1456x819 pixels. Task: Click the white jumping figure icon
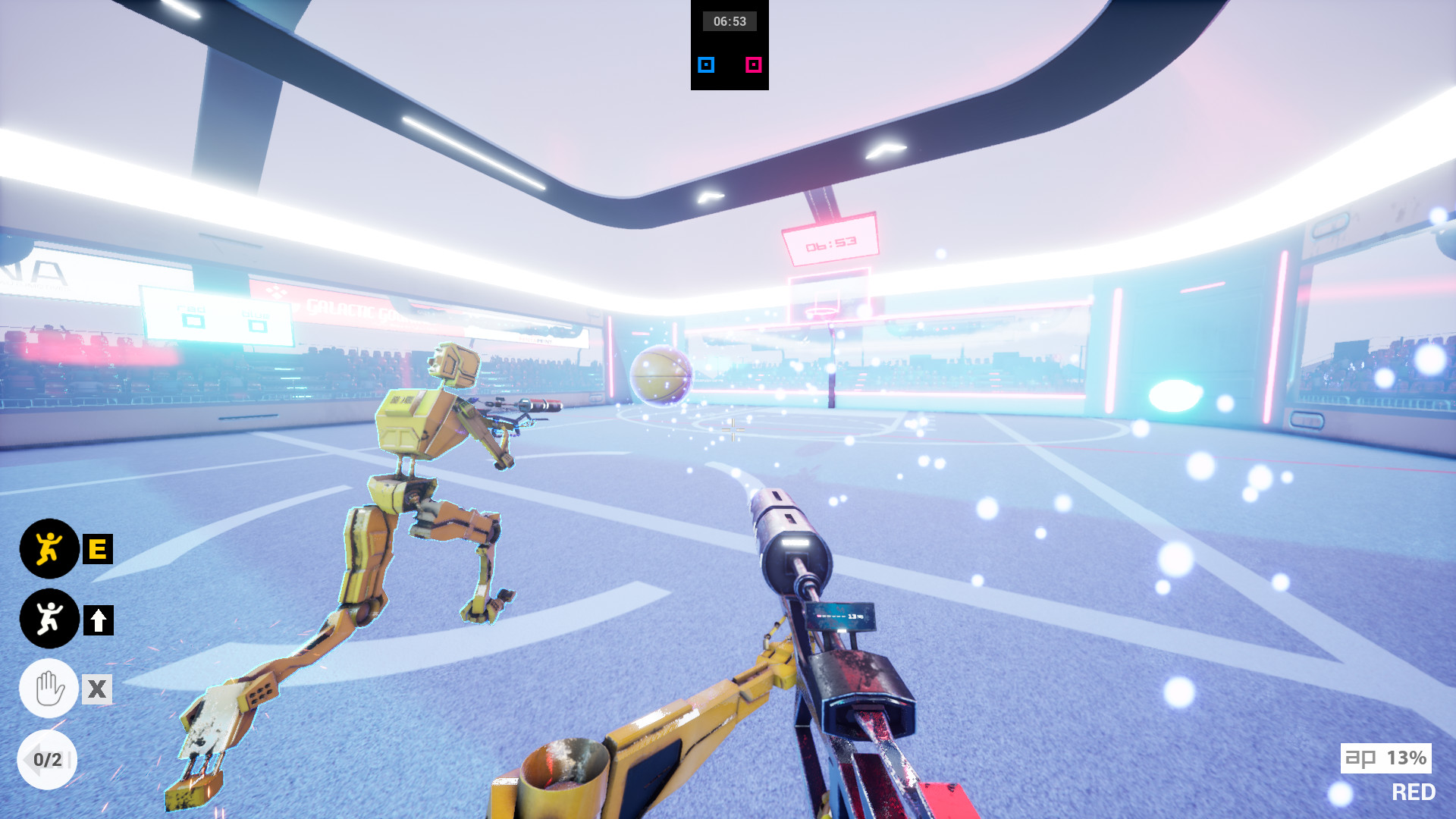click(x=49, y=617)
